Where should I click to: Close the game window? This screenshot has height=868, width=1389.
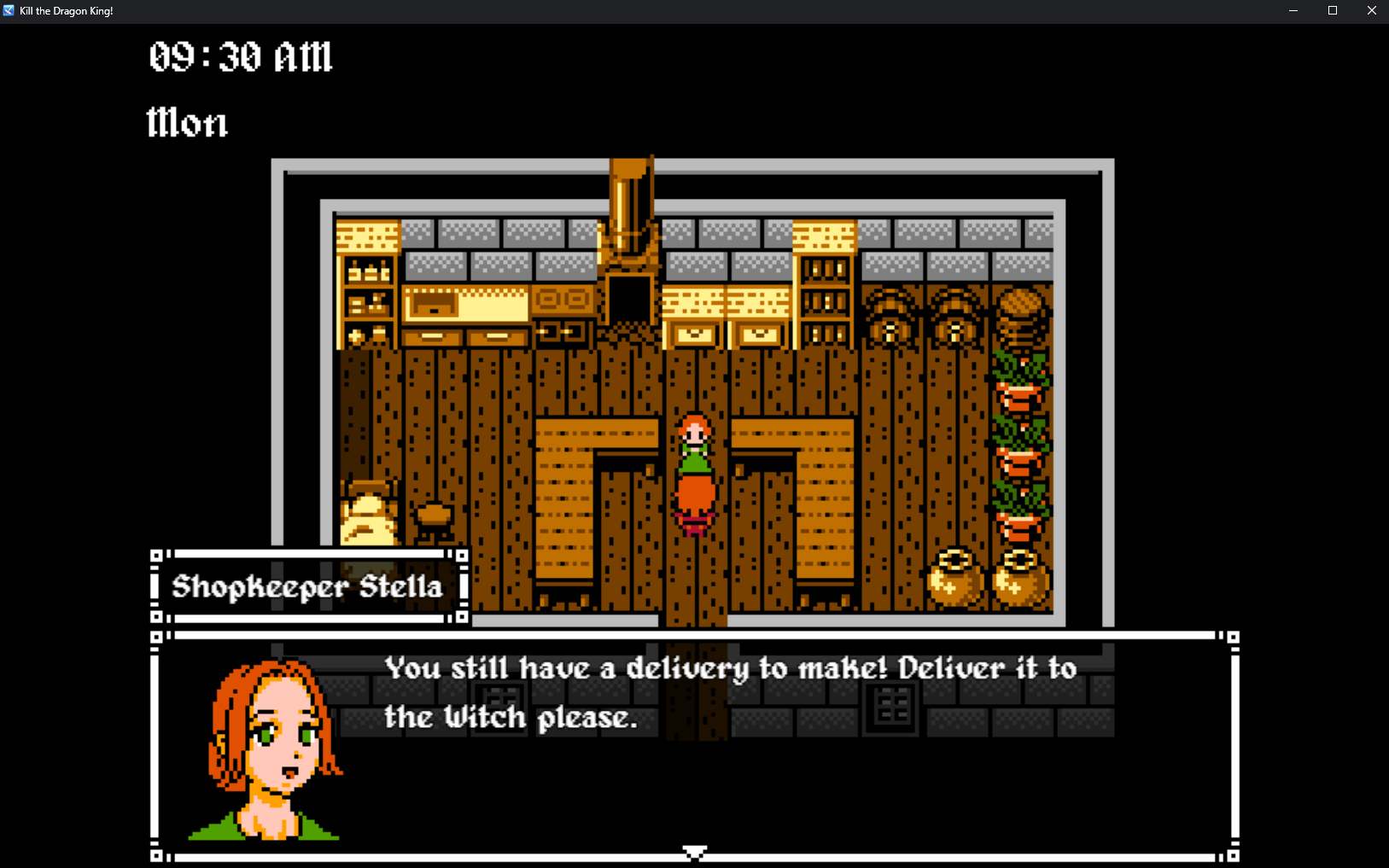1371,11
